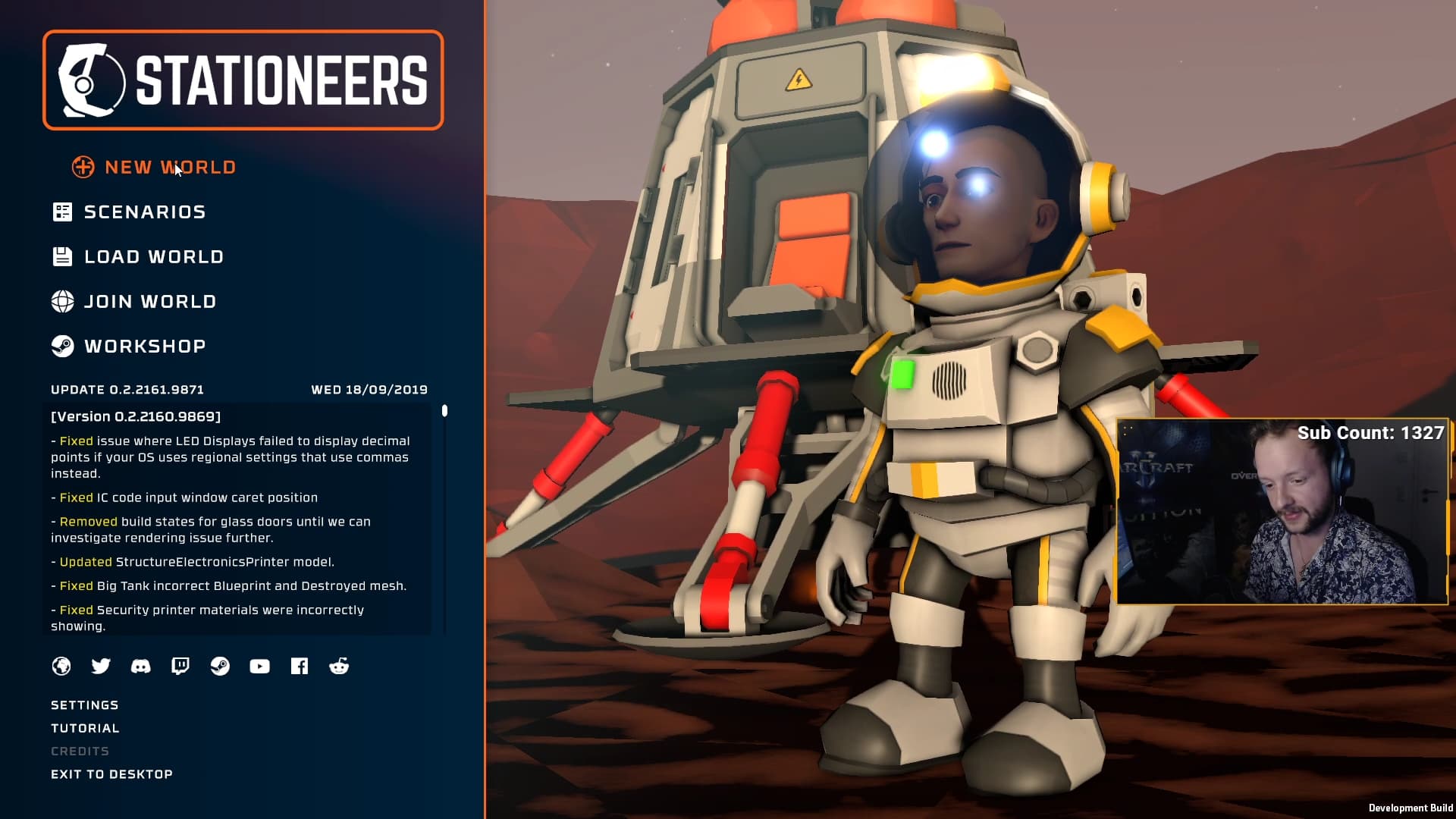Image resolution: width=1456 pixels, height=819 pixels.
Task: Open the Scenarios menu
Action: coord(144,212)
